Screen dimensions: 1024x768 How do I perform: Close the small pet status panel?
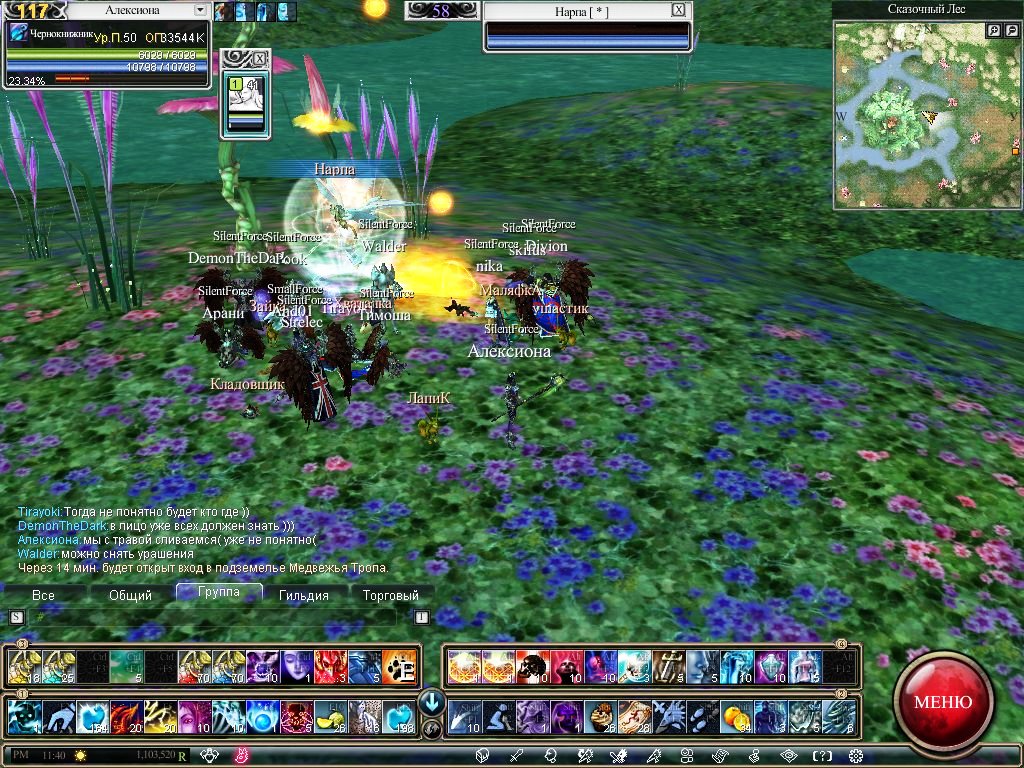261,58
